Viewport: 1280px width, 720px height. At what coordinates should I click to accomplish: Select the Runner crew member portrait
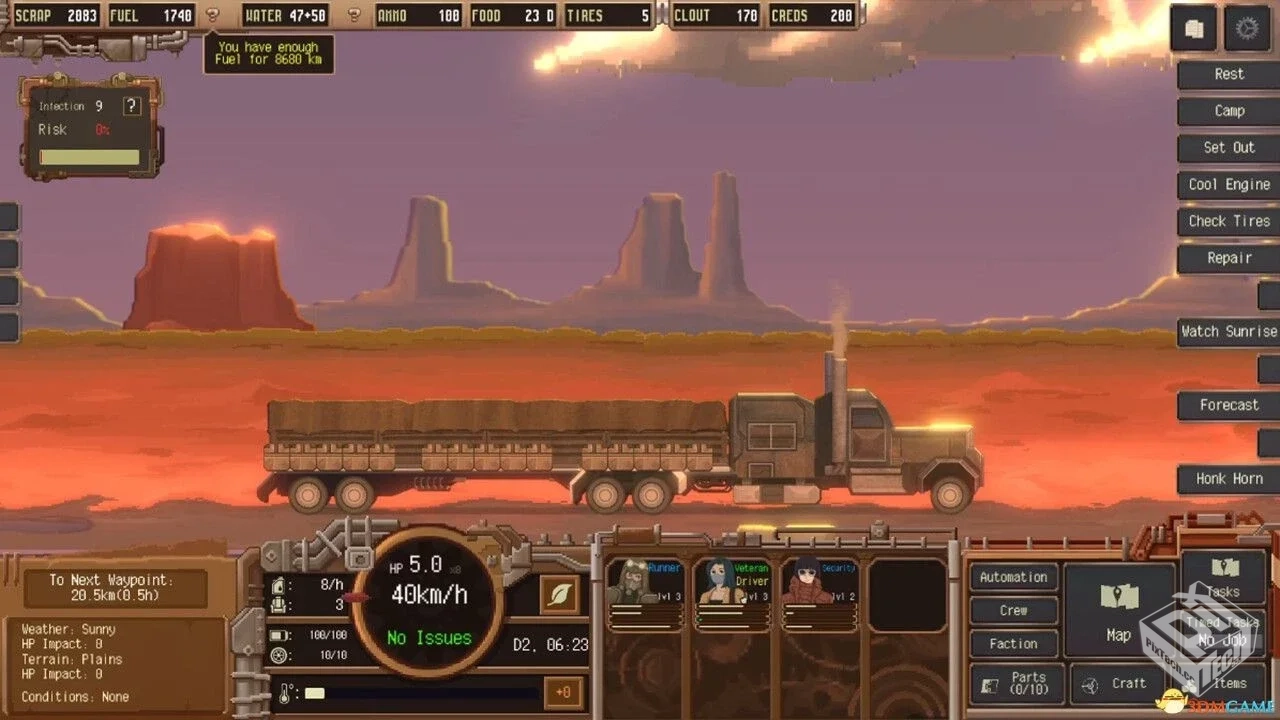pyautogui.click(x=645, y=588)
